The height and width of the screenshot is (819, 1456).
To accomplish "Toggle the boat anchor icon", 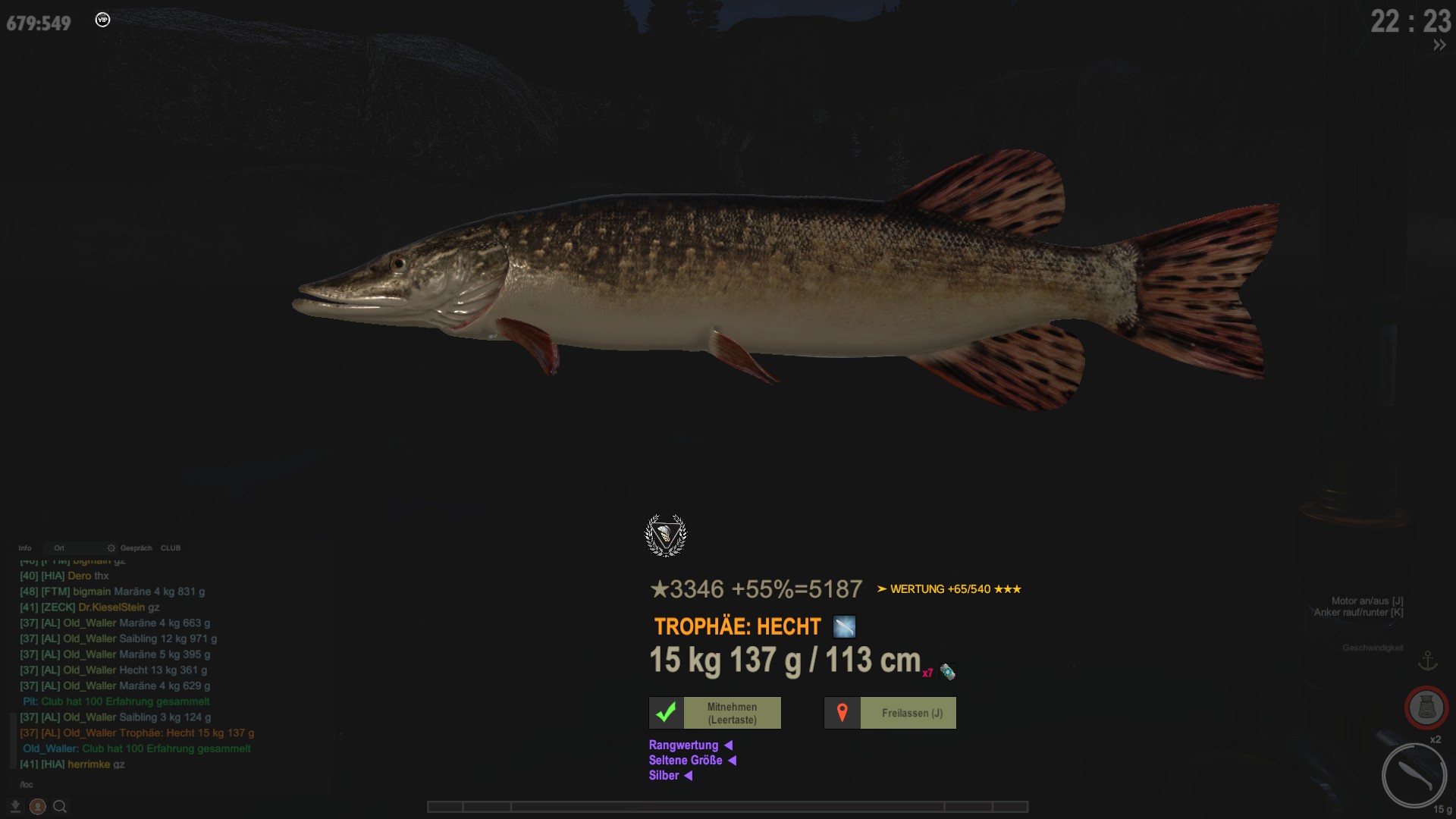I will click(1428, 661).
